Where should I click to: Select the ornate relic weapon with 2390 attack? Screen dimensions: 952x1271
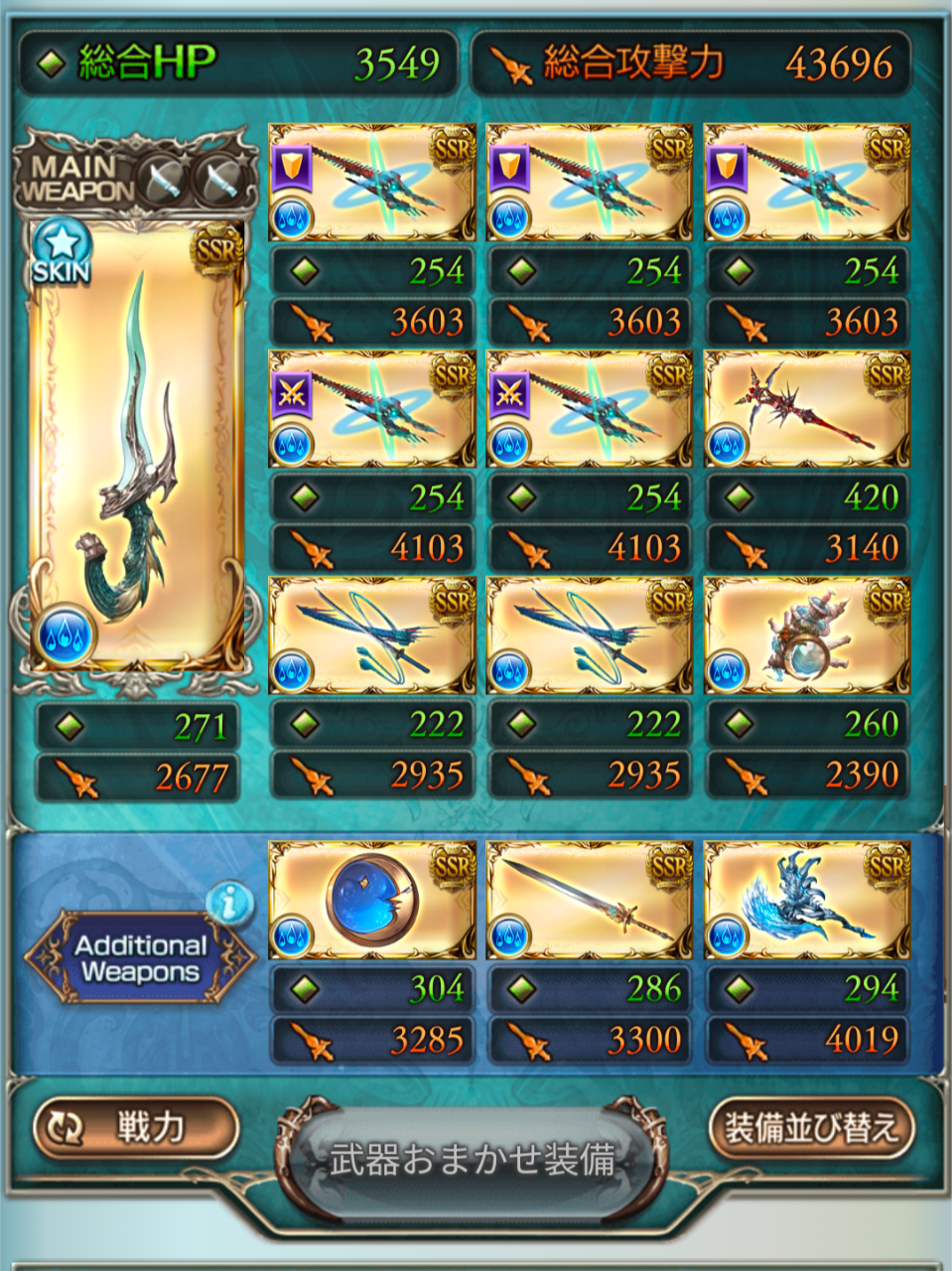806,635
